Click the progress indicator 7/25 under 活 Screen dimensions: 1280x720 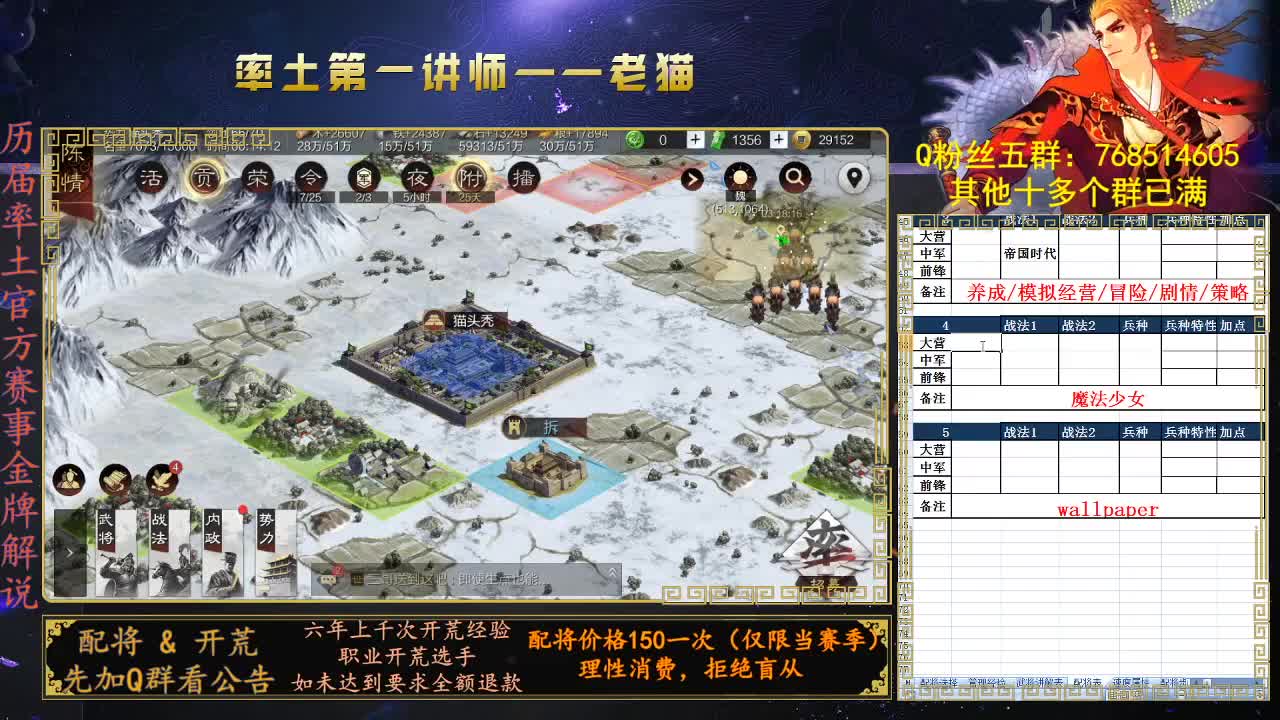pyautogui.click(x=310, y=196)
